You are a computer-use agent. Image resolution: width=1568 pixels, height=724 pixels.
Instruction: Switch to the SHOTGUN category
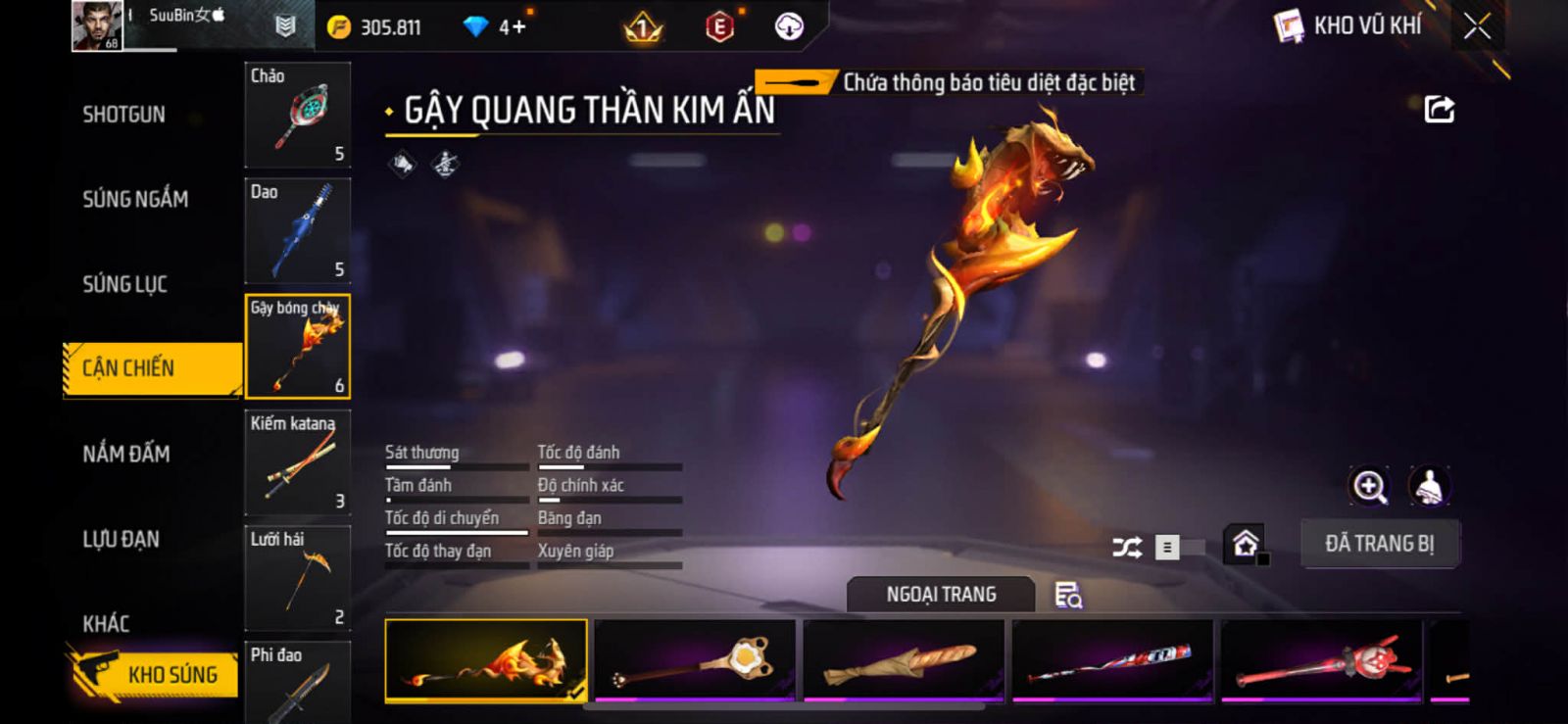(x=123, y=115)
